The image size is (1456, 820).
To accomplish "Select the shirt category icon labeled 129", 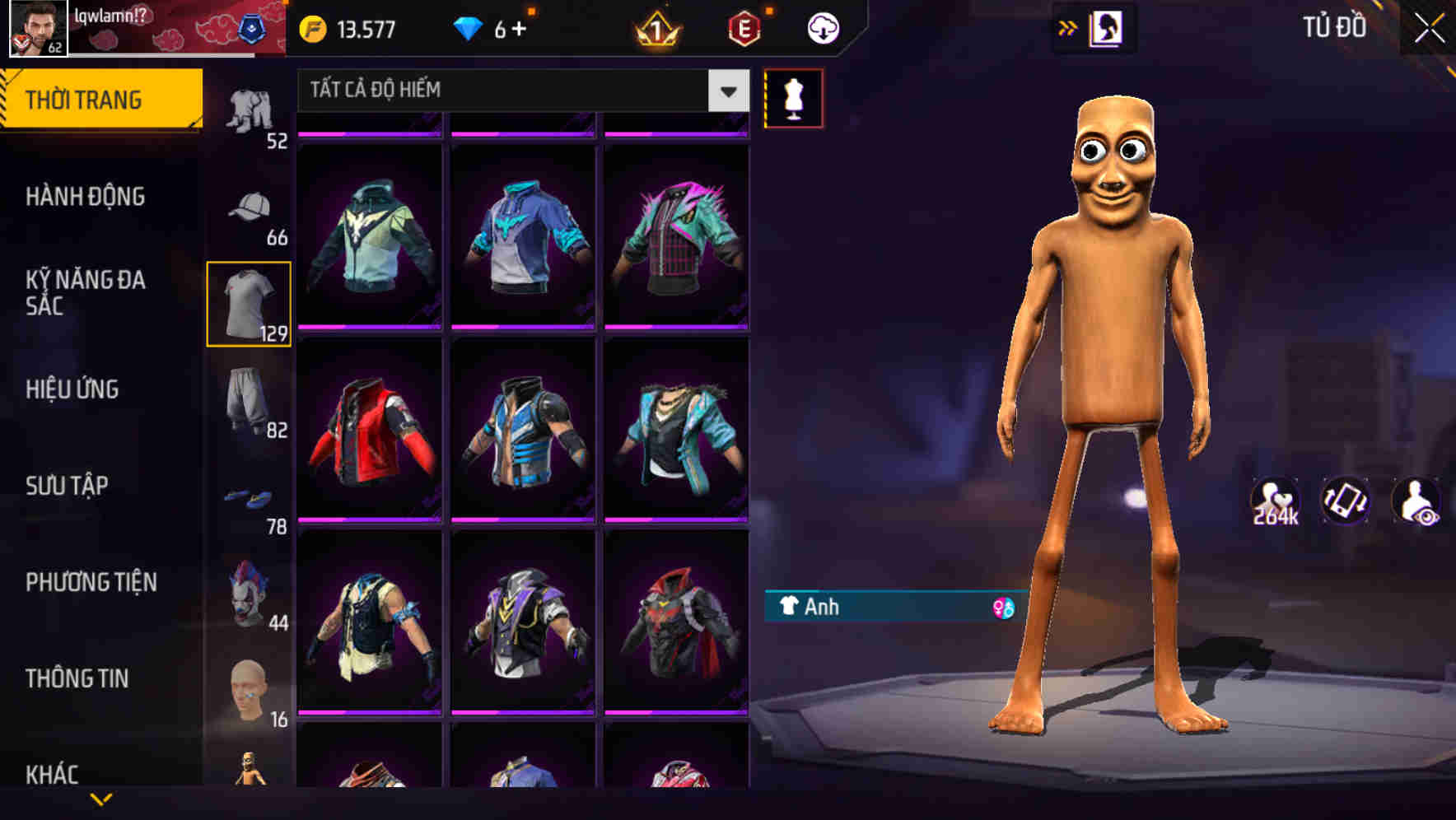I will (x=248, y=305).
